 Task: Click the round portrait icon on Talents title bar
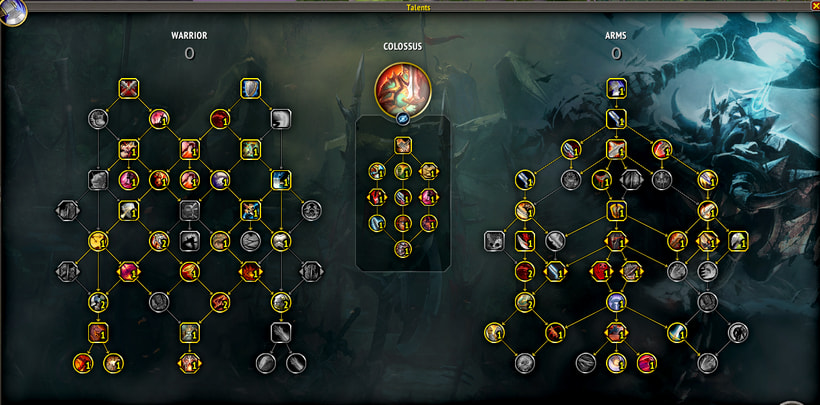(x=13, y=12)
